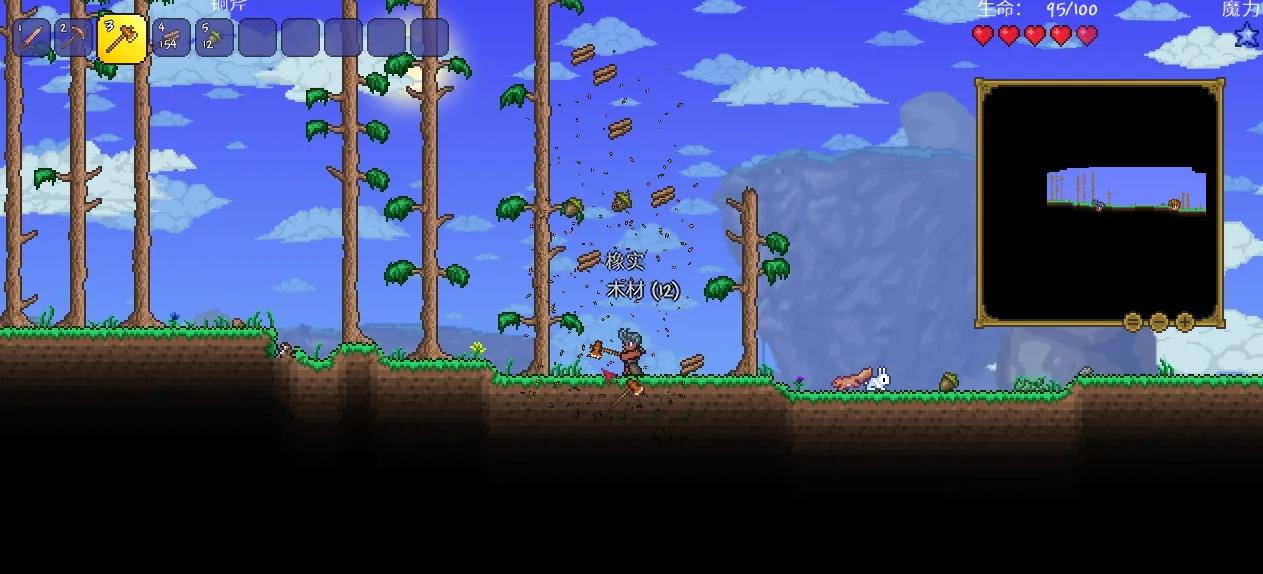Pick the acorn slot holding 12

[214, 38]
